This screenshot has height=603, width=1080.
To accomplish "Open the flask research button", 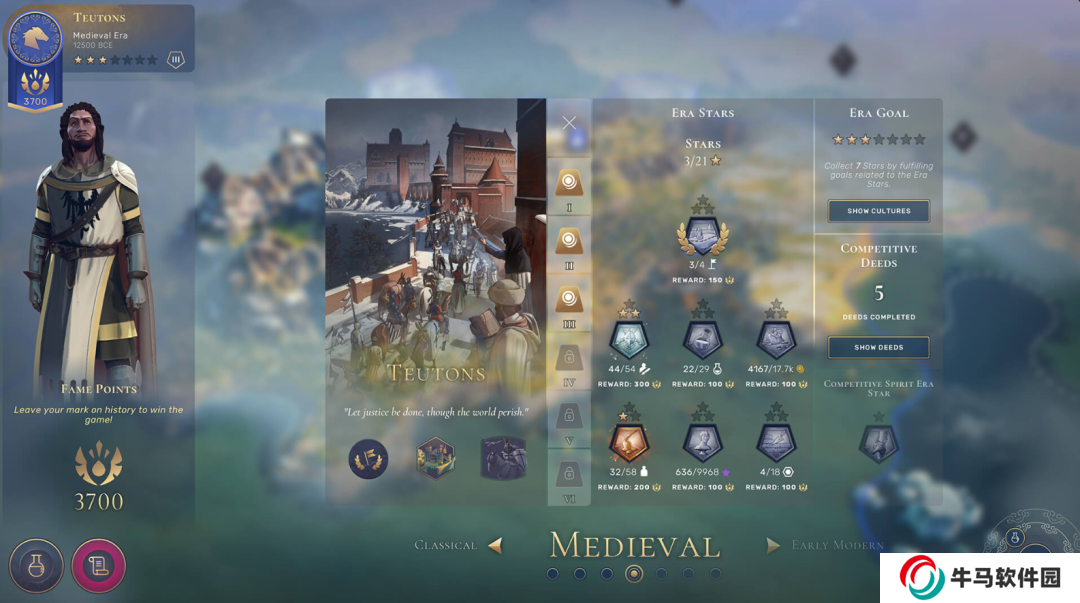I will [37, 566].
